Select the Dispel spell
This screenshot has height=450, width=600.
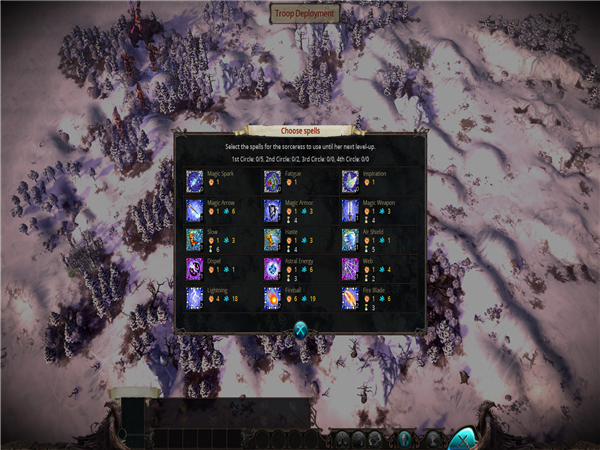195,268
